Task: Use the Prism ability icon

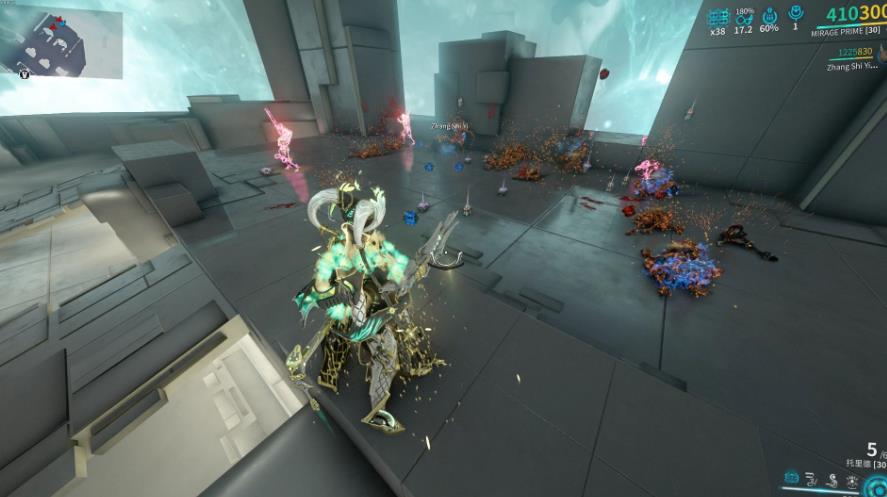Action: (852, 478)
